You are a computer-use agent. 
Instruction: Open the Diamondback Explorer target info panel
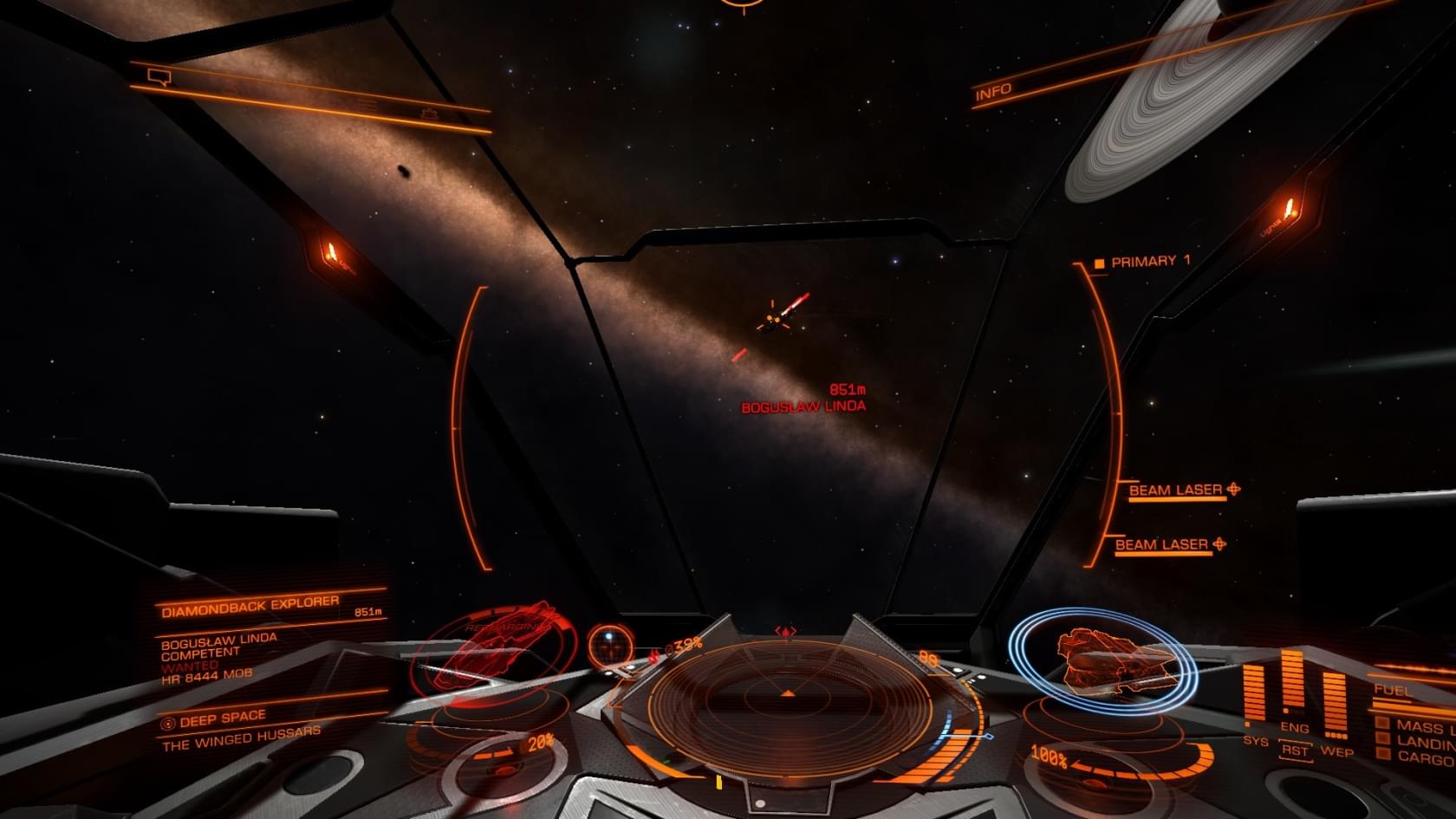[250, 606]
